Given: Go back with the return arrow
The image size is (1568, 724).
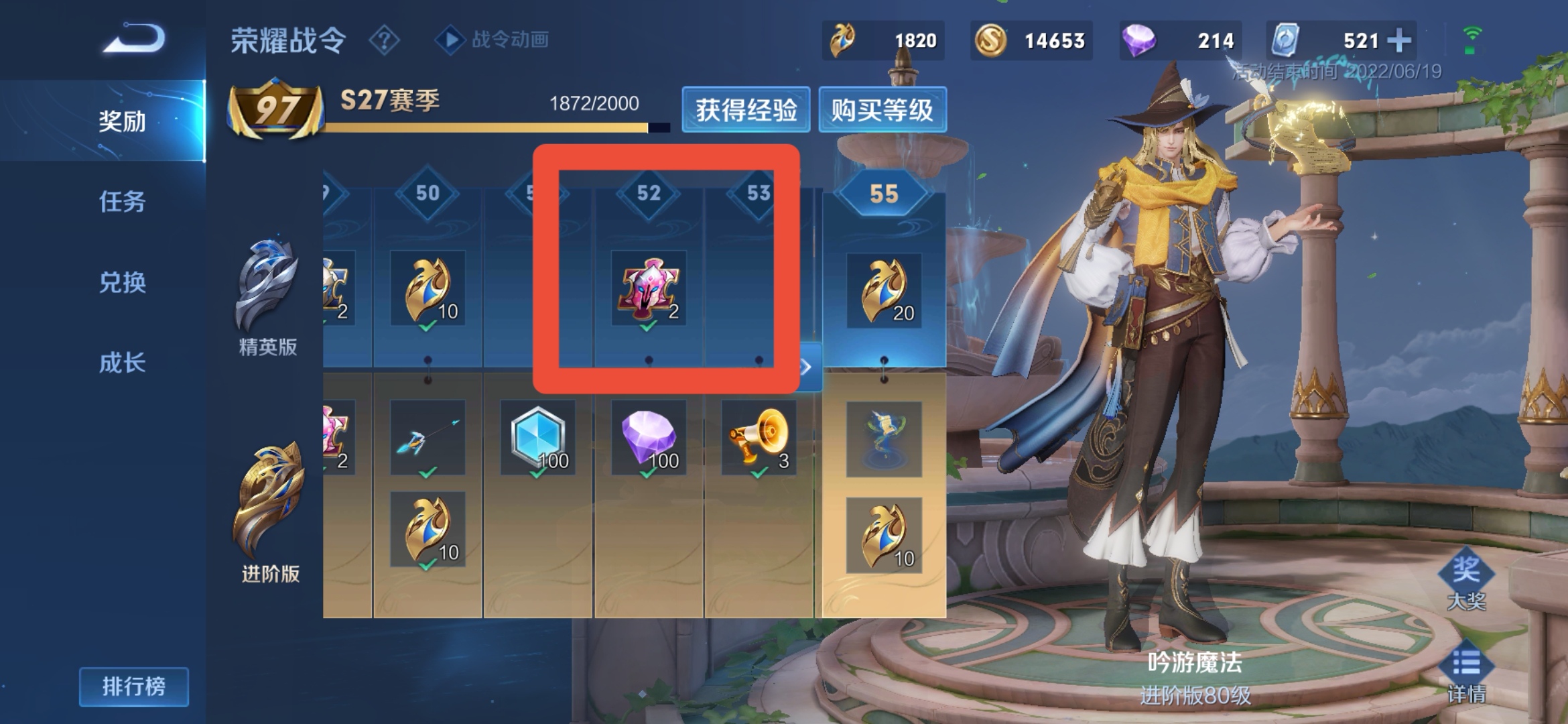Looking at the screenshot, I should click(x=134, y=38).
